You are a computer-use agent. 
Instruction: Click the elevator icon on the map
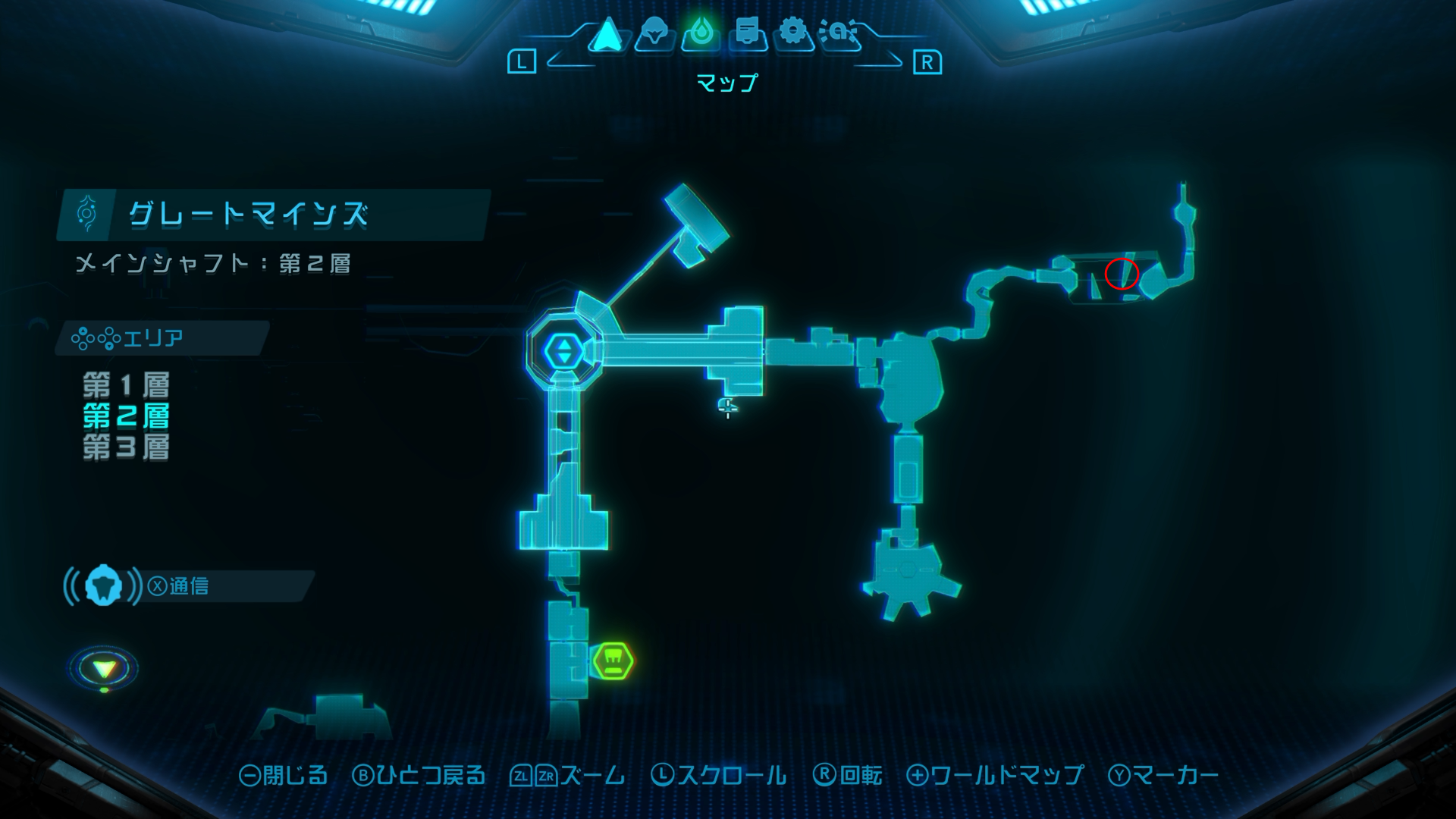coord(563,351)
